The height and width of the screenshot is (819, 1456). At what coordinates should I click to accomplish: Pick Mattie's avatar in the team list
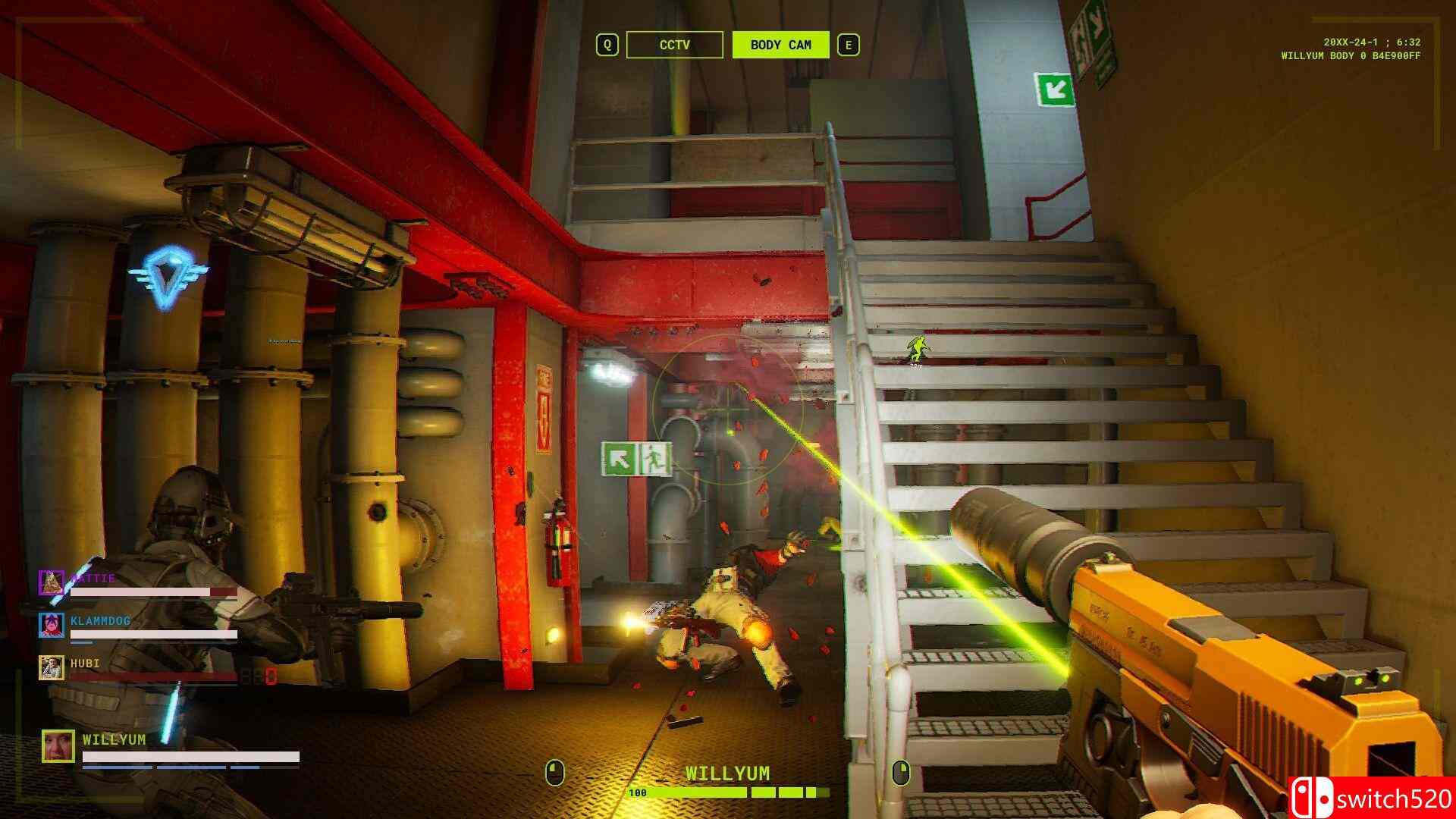click(52, 582)
